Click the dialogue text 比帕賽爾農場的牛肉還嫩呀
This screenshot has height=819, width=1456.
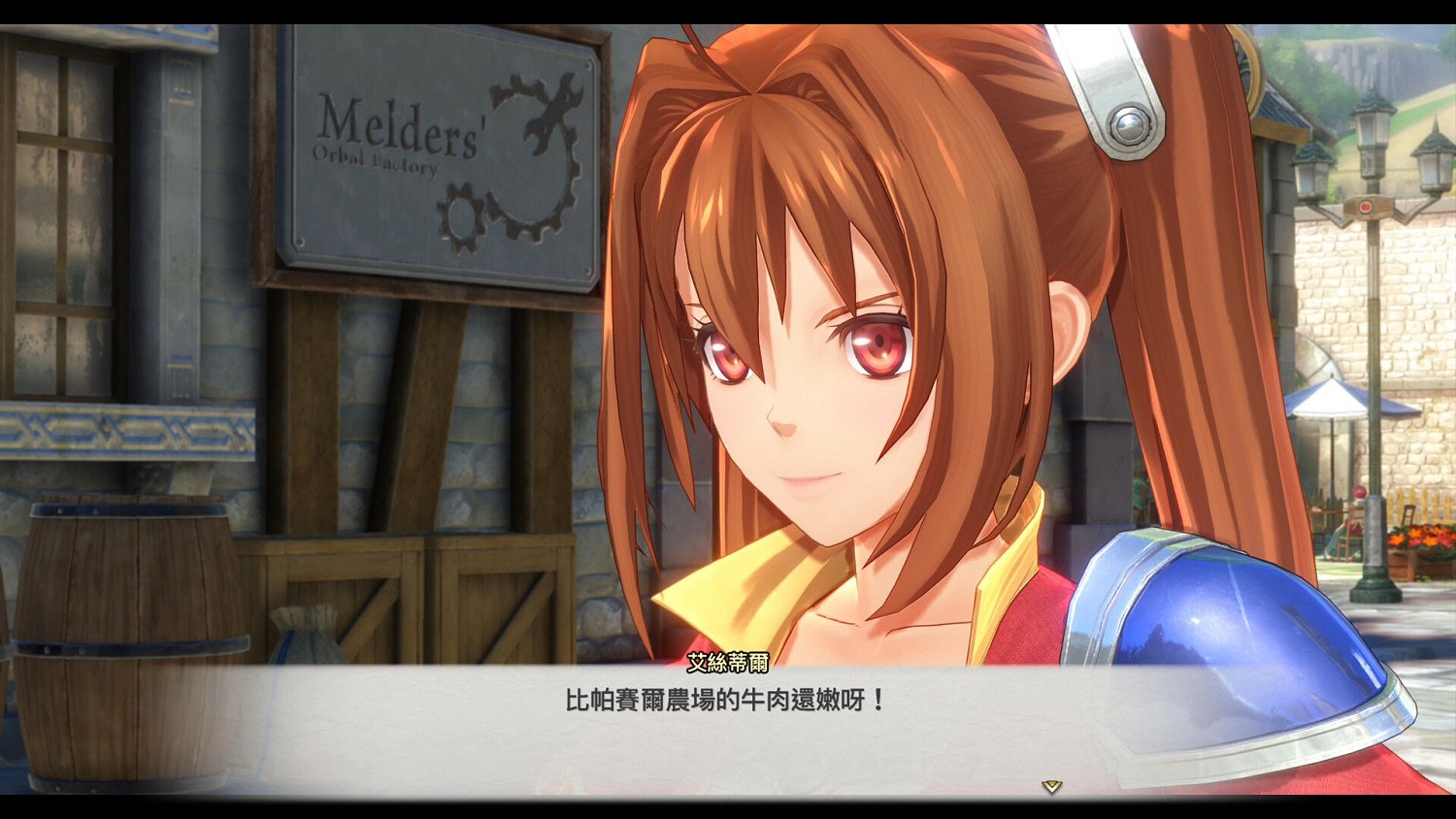click(723, 697)
